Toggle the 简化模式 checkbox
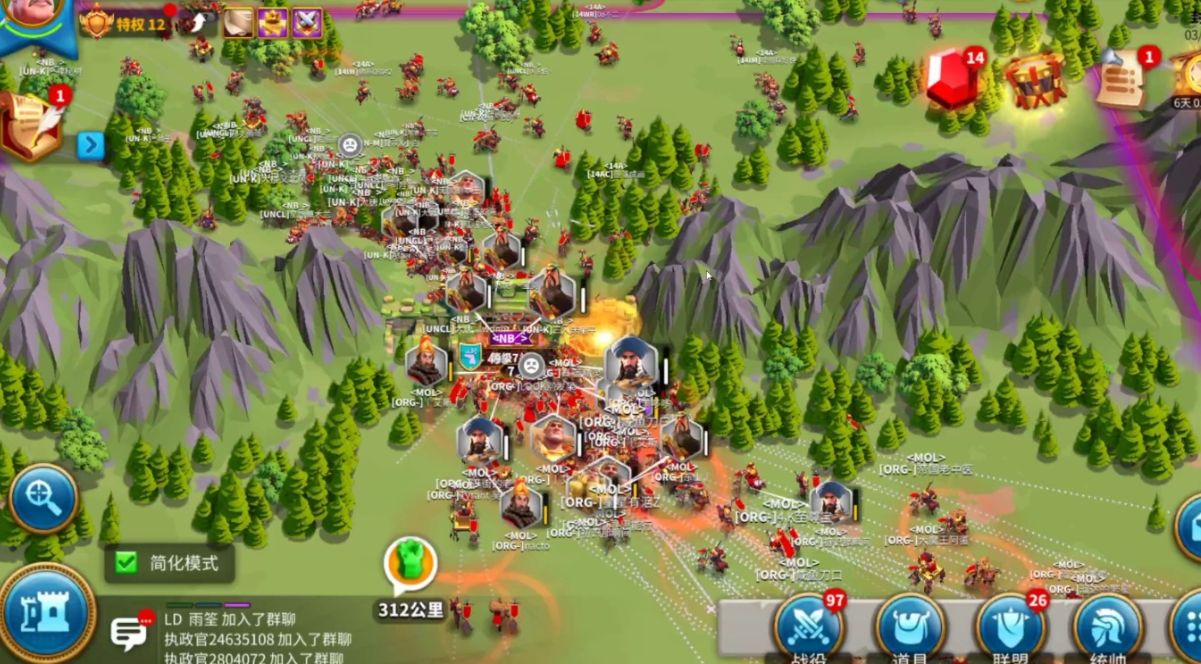The height and width of the screenshot is (664, 1201). [126, 562]
